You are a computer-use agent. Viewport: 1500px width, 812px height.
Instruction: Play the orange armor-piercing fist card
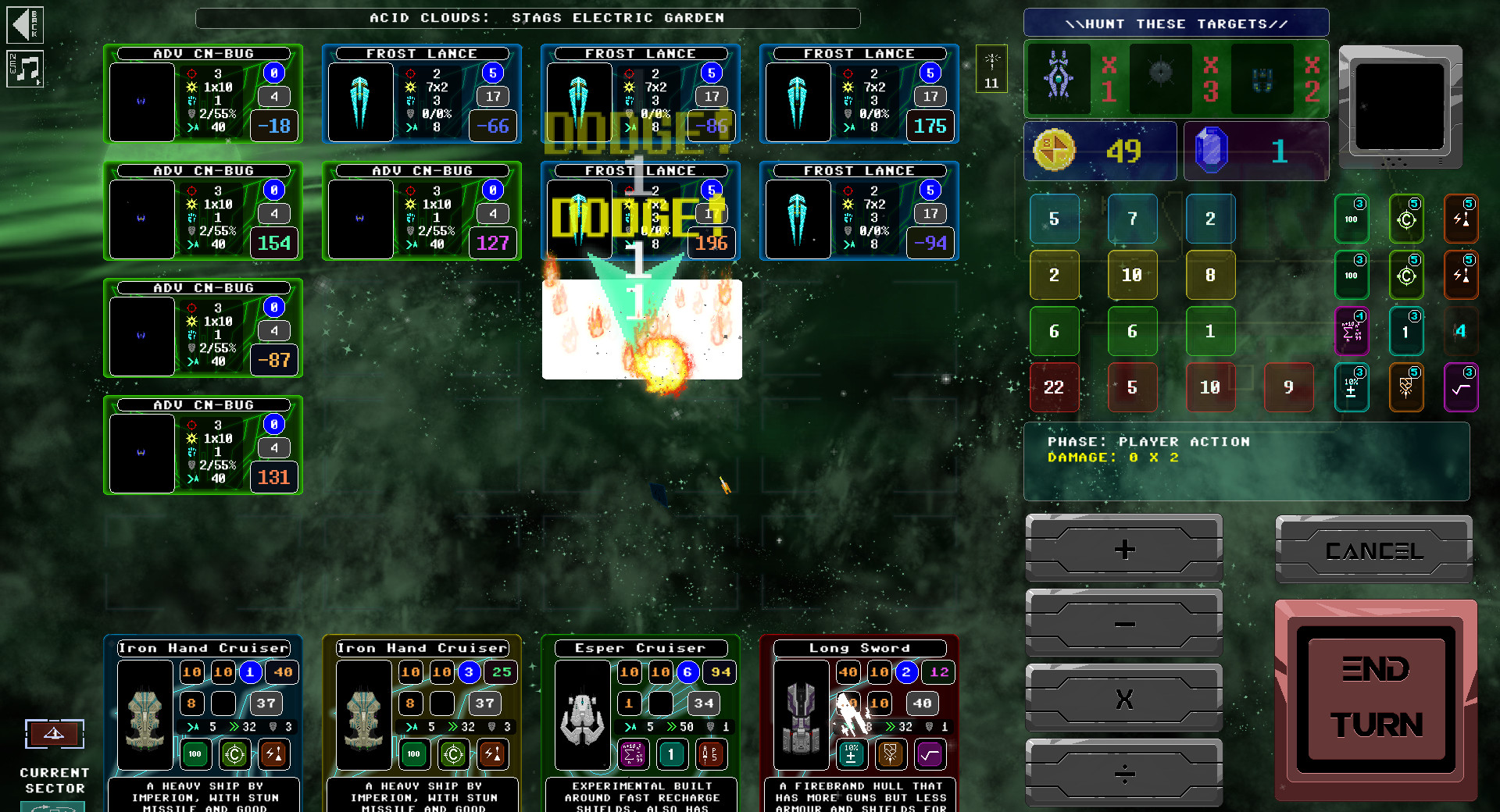coord(1406,387)
